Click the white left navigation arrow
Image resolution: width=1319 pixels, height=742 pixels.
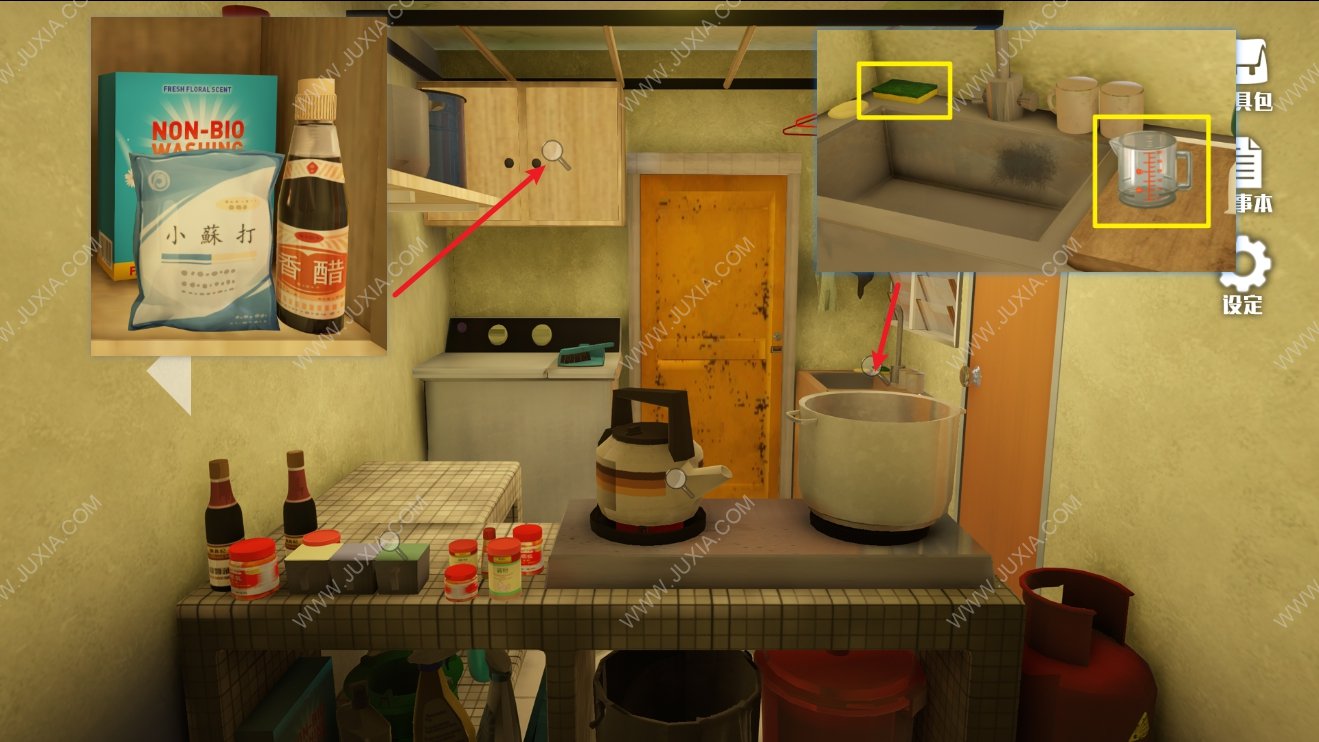point(169,384)
